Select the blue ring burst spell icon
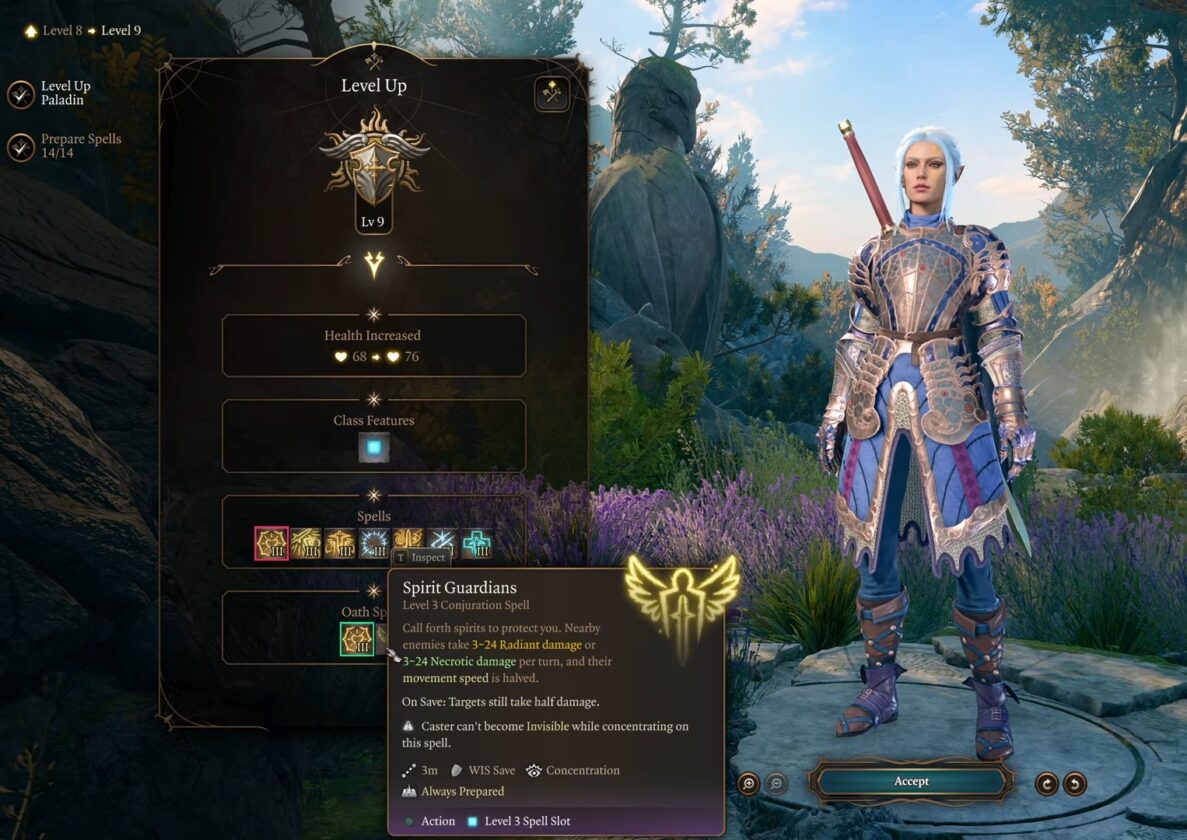This screenshot has width=1187, height=840. point(374,543)
